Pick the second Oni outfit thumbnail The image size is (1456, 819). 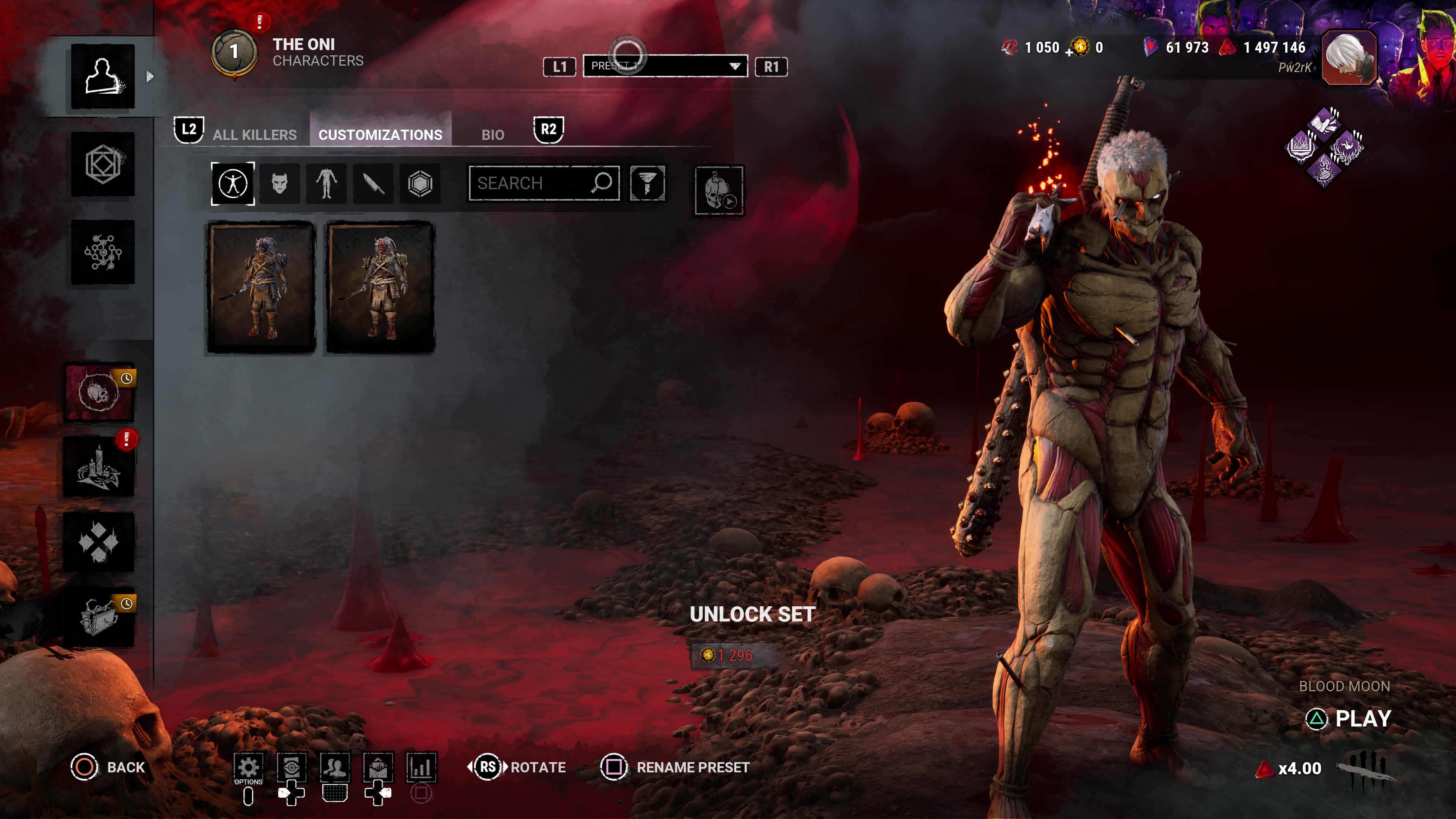(380, 288)
